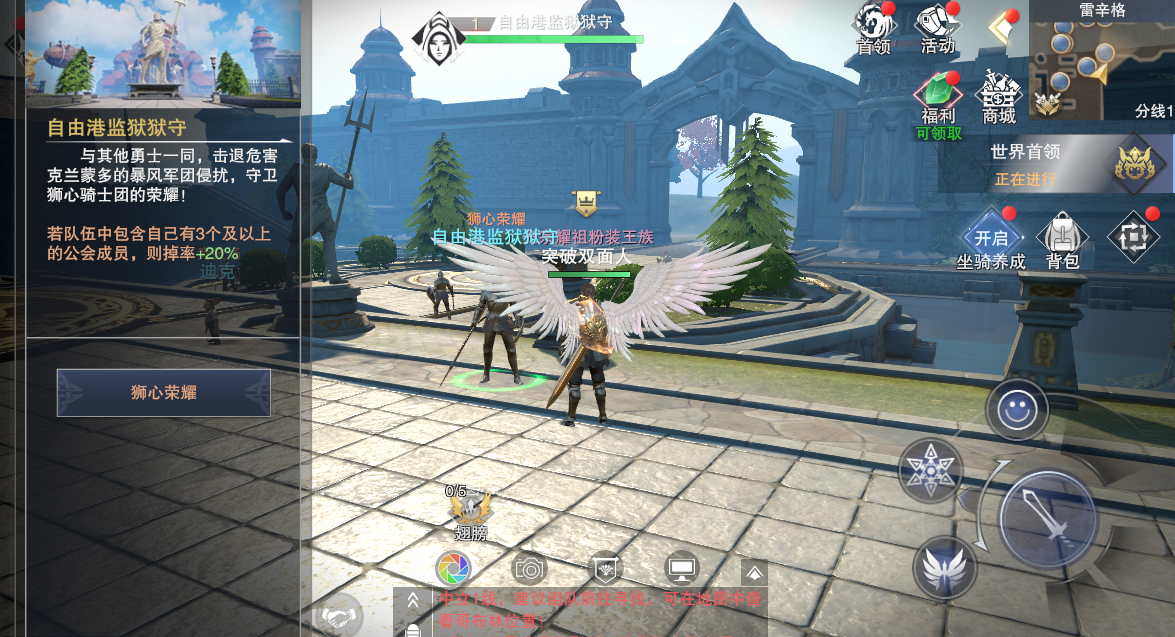Activate the snowflake star skill

point(930,468)
